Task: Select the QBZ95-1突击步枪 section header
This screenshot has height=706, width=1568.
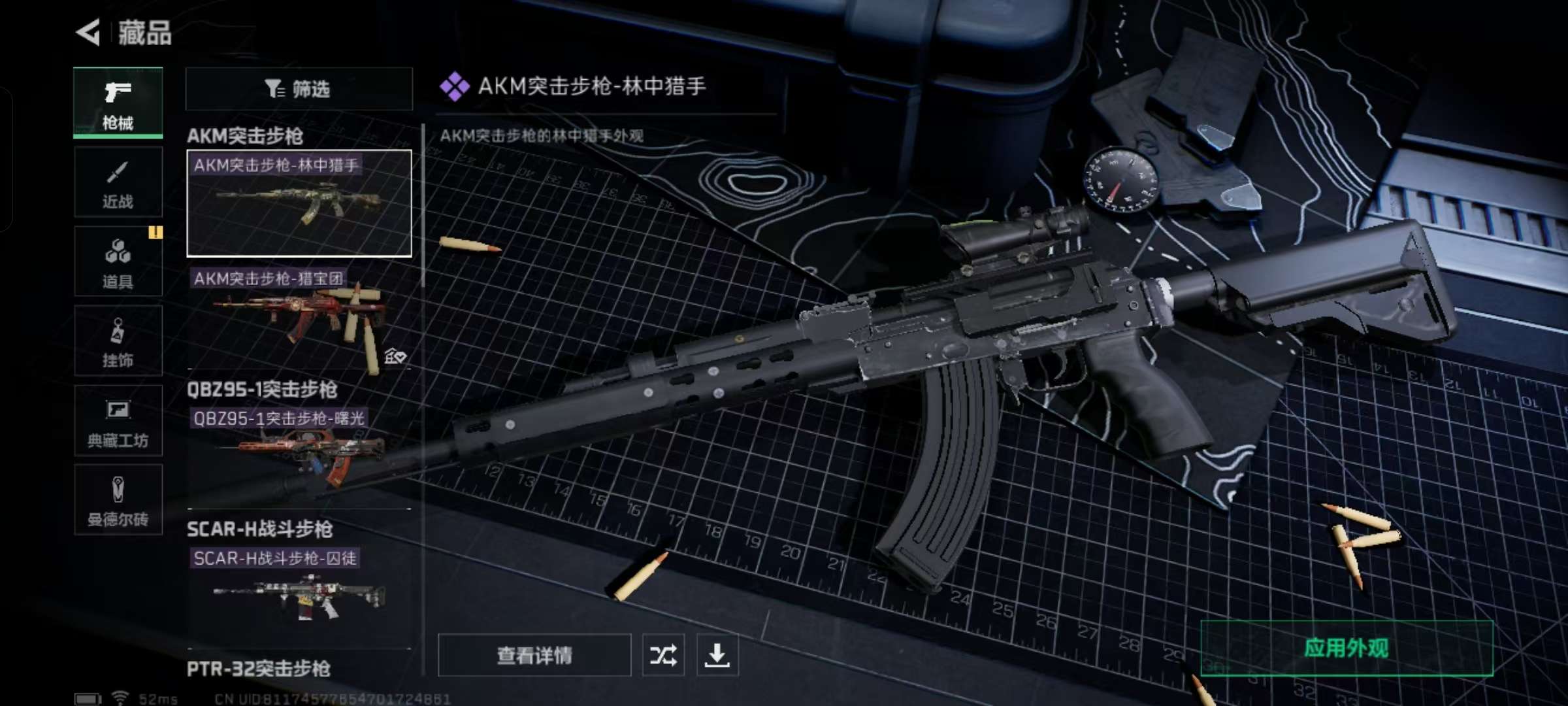Action: (x=263, y=391)
